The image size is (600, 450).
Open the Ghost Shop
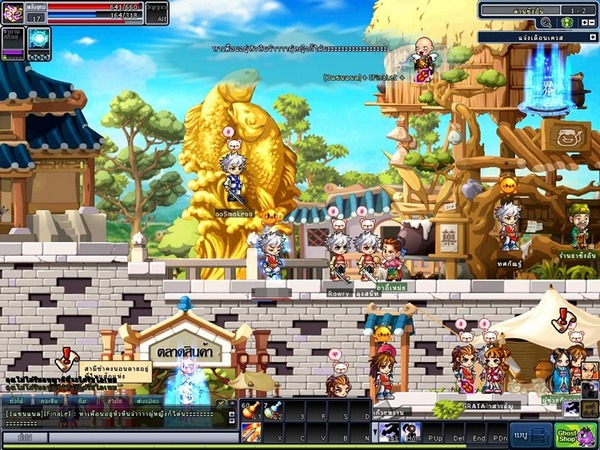pos(576,434)
